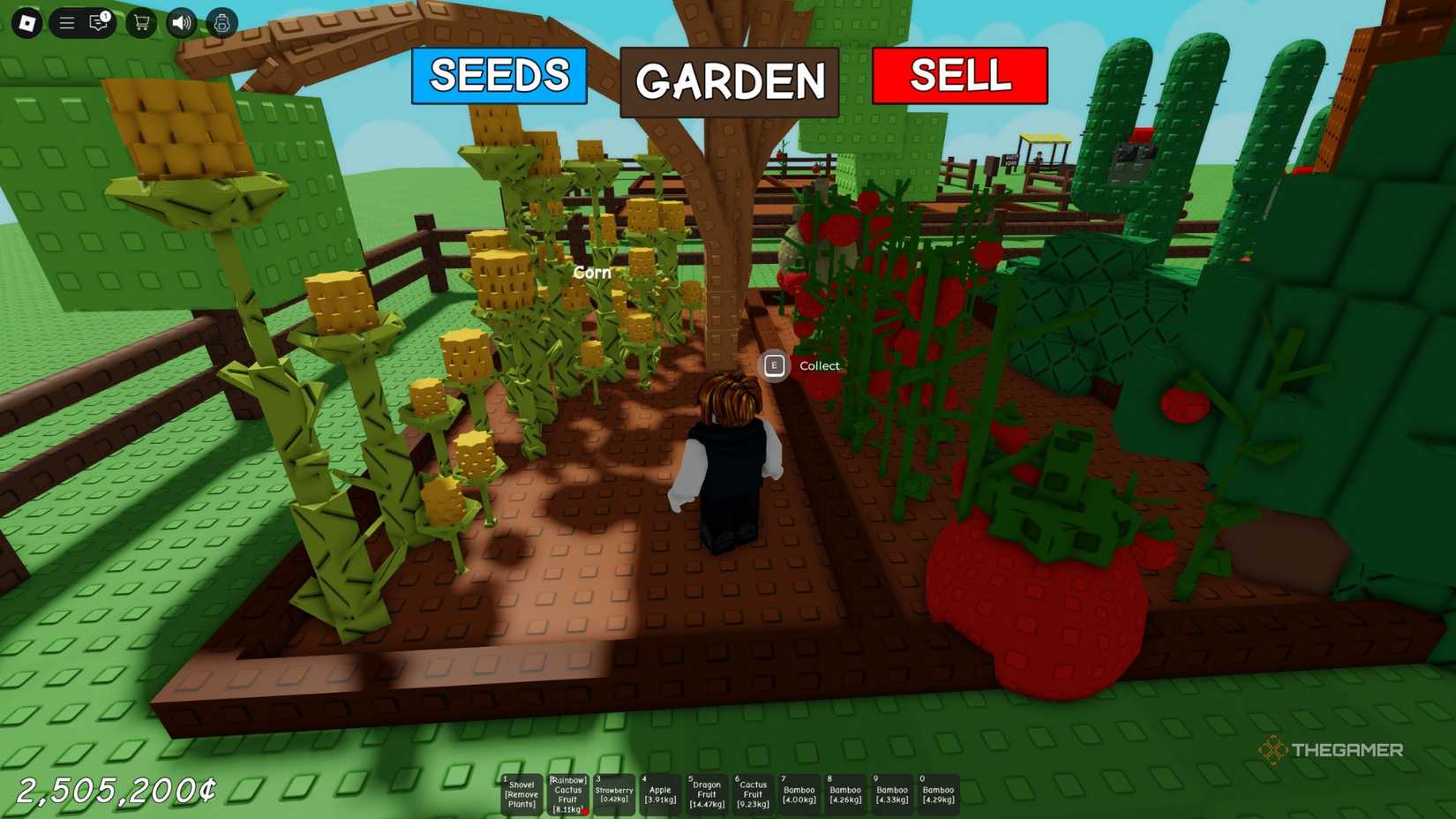This screenshot has height=819, width=1456.
Task: Select the Rainbow Cactus Fruit in slot 2
Action: 568,793
